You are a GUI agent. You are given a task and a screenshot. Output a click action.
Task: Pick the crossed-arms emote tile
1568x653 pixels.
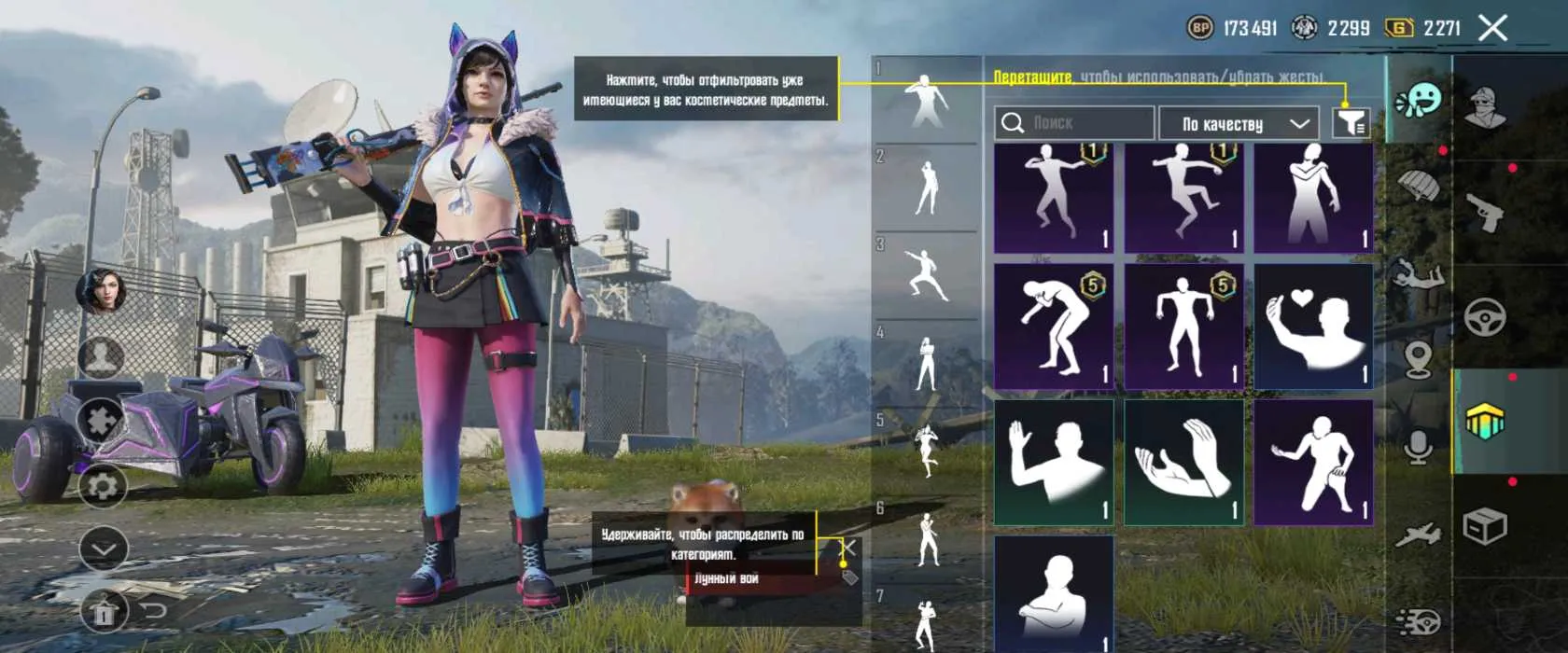[1054, 594]
